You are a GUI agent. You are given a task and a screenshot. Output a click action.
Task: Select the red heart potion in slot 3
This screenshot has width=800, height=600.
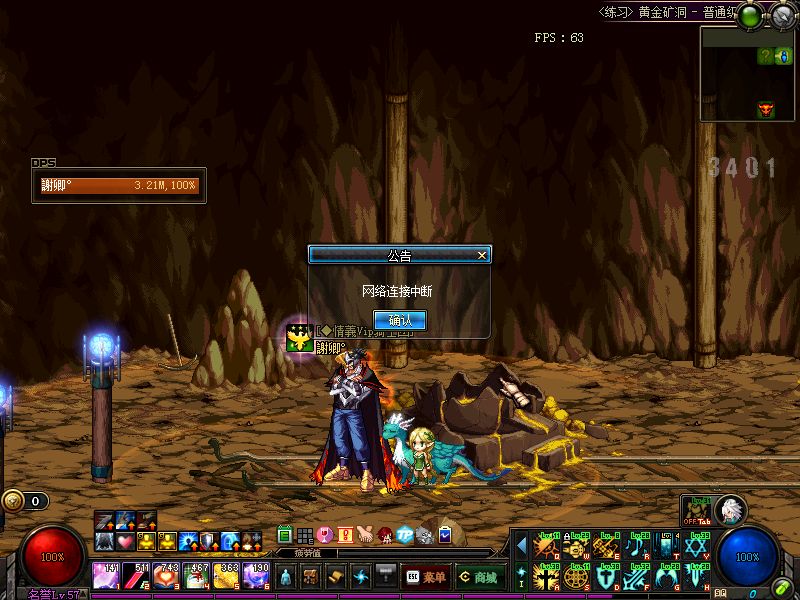[x=167, y=576]
